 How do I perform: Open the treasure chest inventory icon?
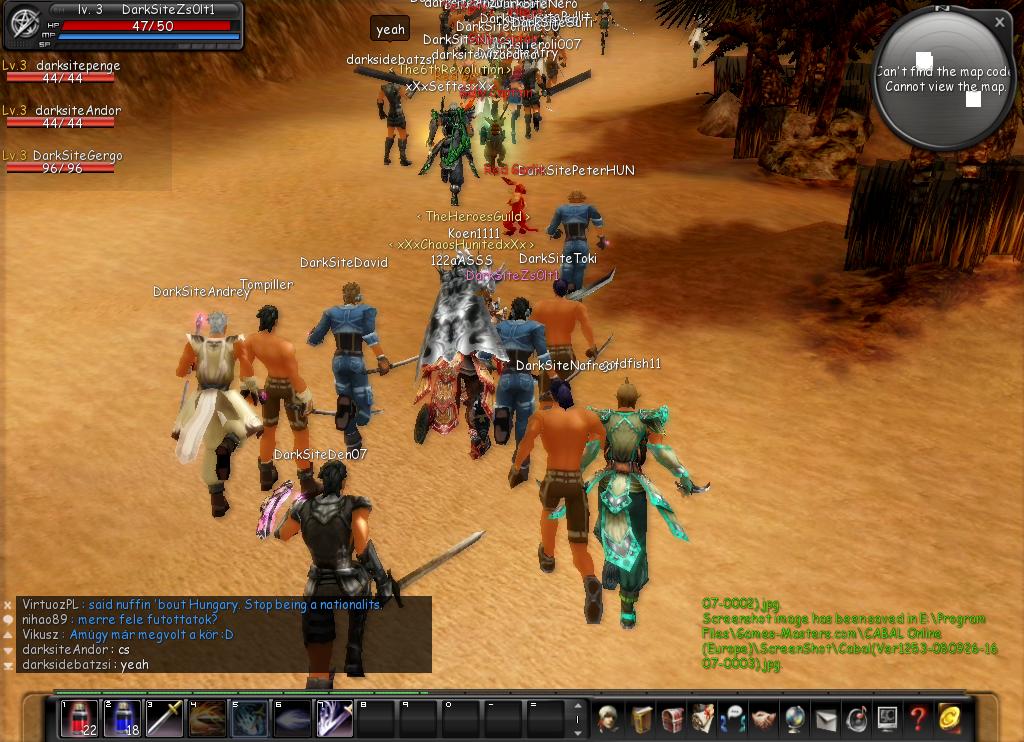pyautogui.click(x=672, y=719)
